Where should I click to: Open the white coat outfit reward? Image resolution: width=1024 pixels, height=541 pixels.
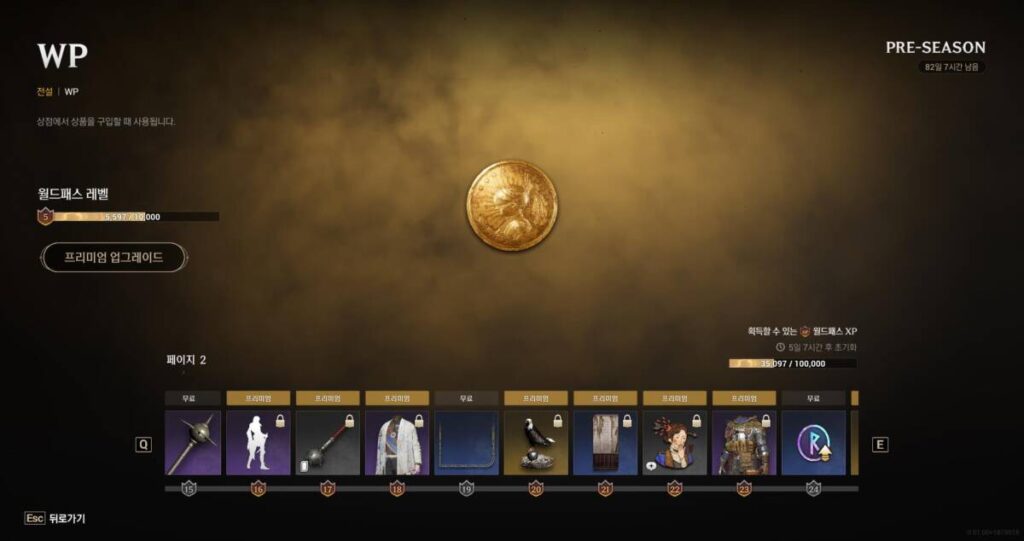click(397, 443)
